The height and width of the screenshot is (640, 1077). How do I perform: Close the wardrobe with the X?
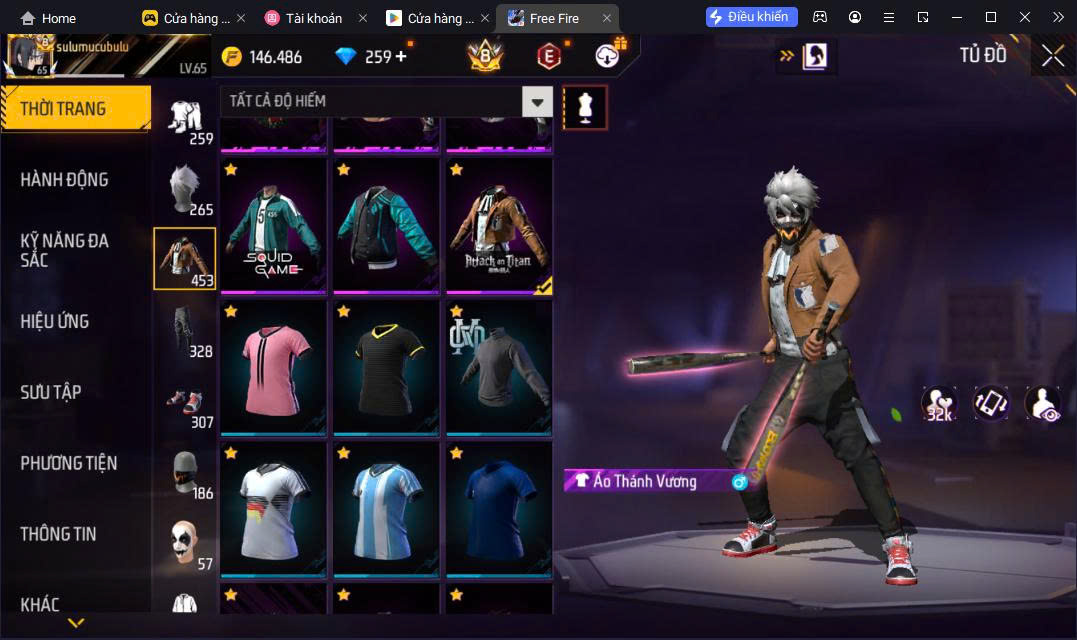pos(1052,56)
